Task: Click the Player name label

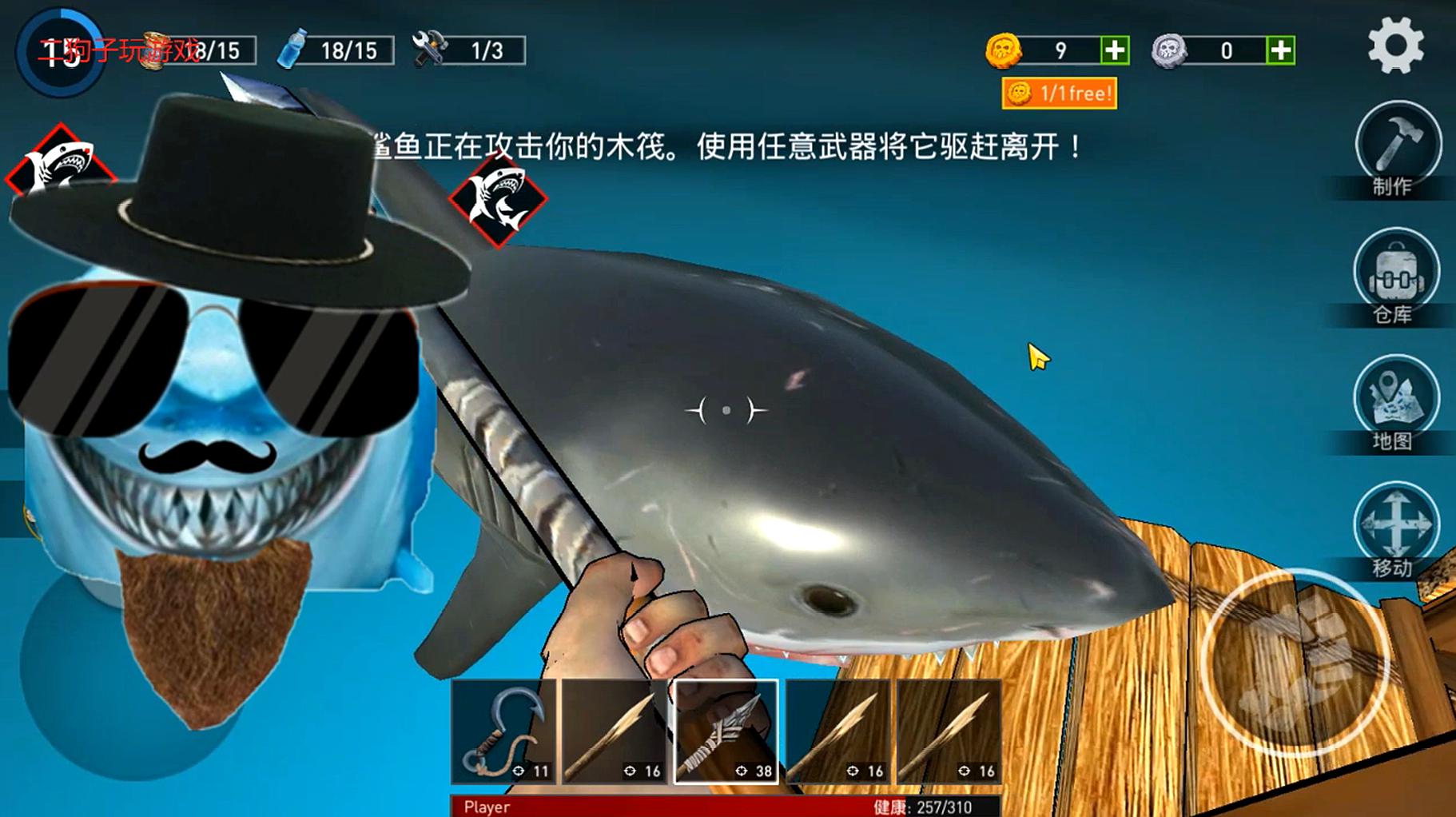Action: tap(486, 808)
